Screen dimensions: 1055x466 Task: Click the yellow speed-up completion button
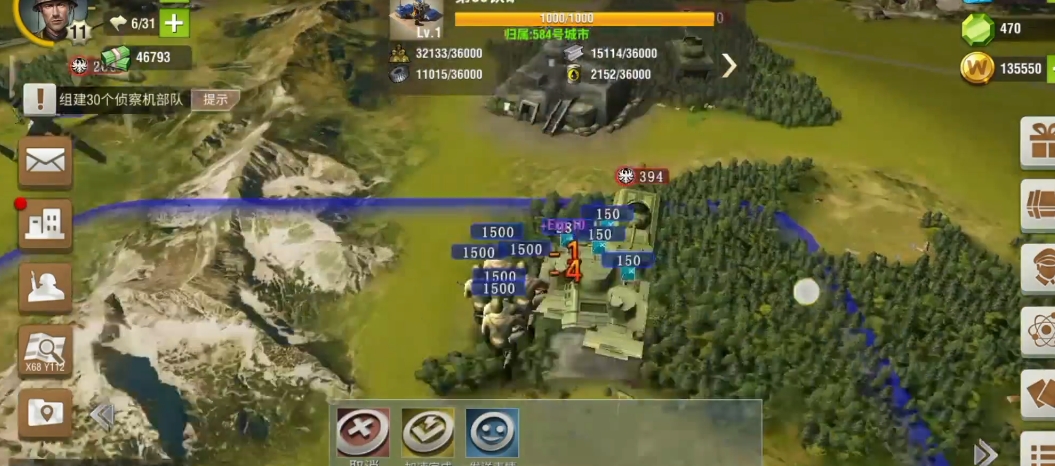point(428,432)
